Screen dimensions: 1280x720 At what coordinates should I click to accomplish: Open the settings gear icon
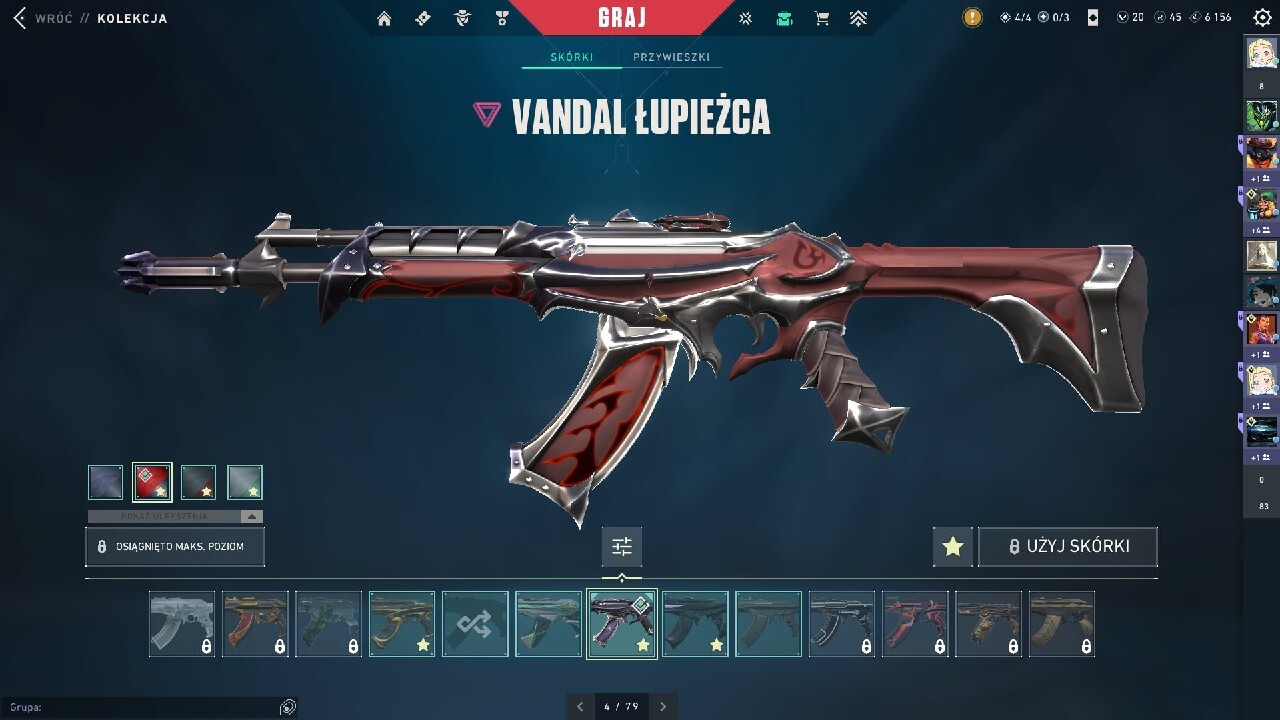(1262, 17)
